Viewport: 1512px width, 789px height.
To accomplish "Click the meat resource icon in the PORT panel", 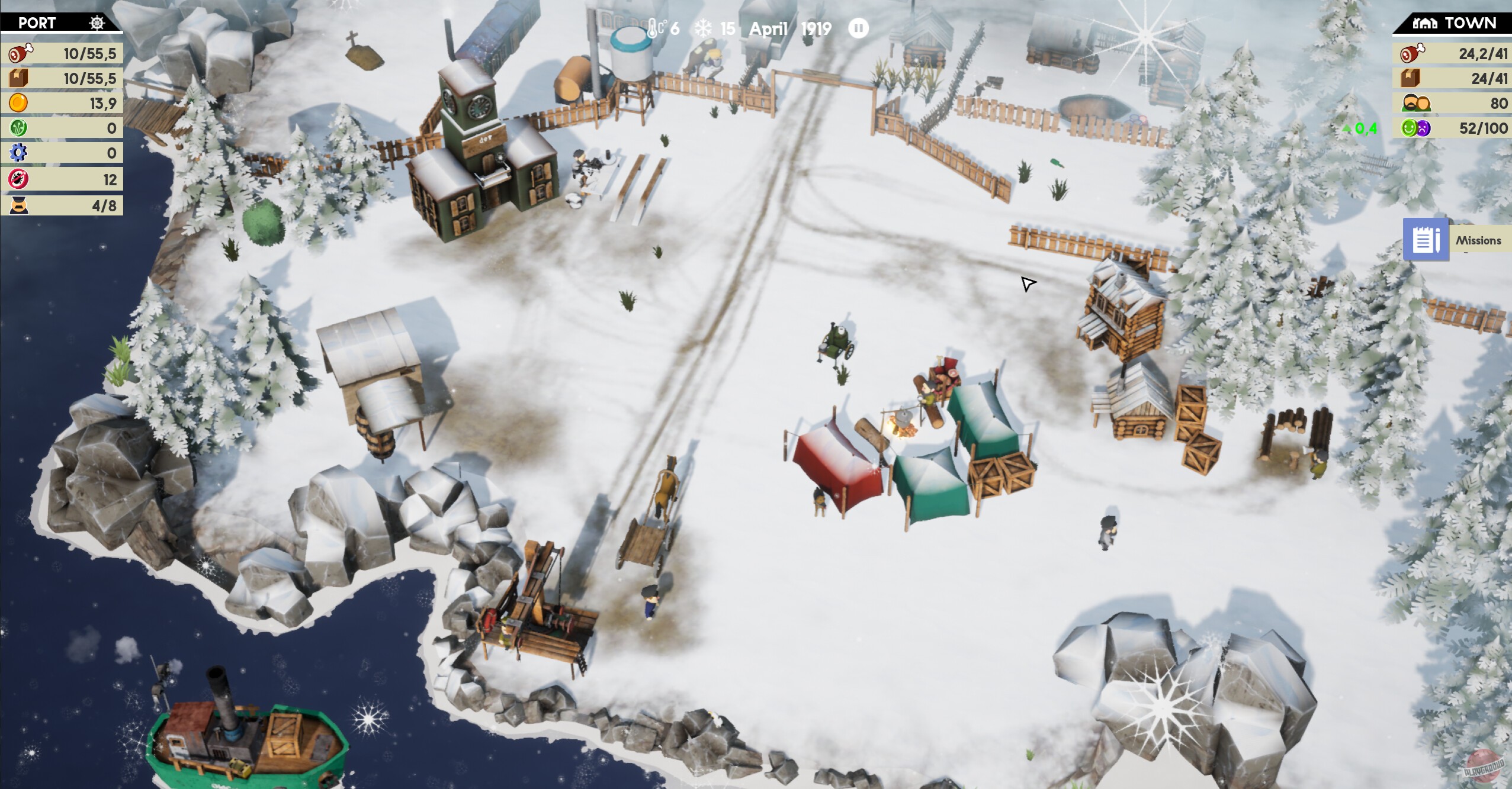I will point(21,53).
